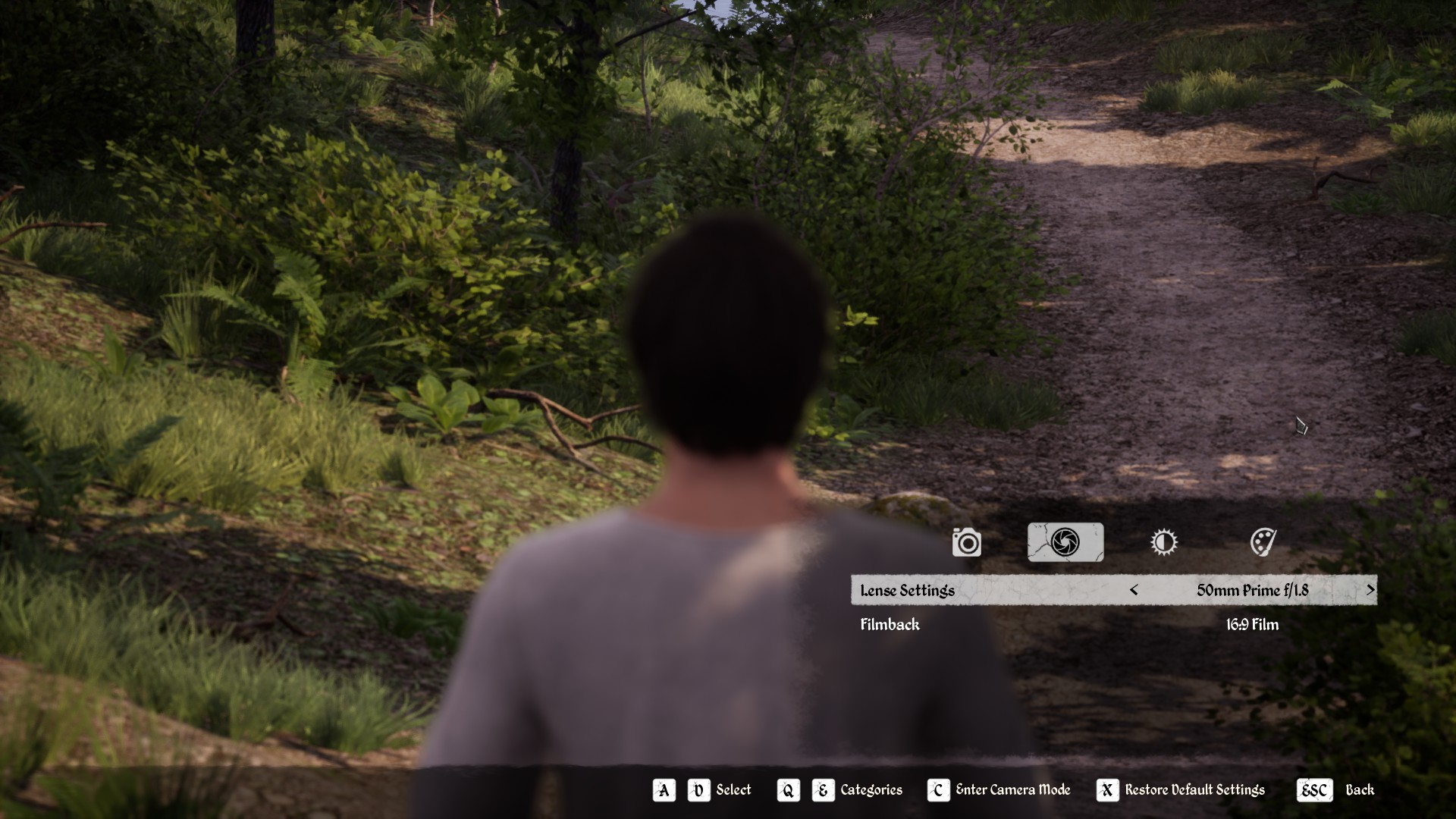Restore Default Settings
Screen dimensions: 1456x819
point(1181,790)
